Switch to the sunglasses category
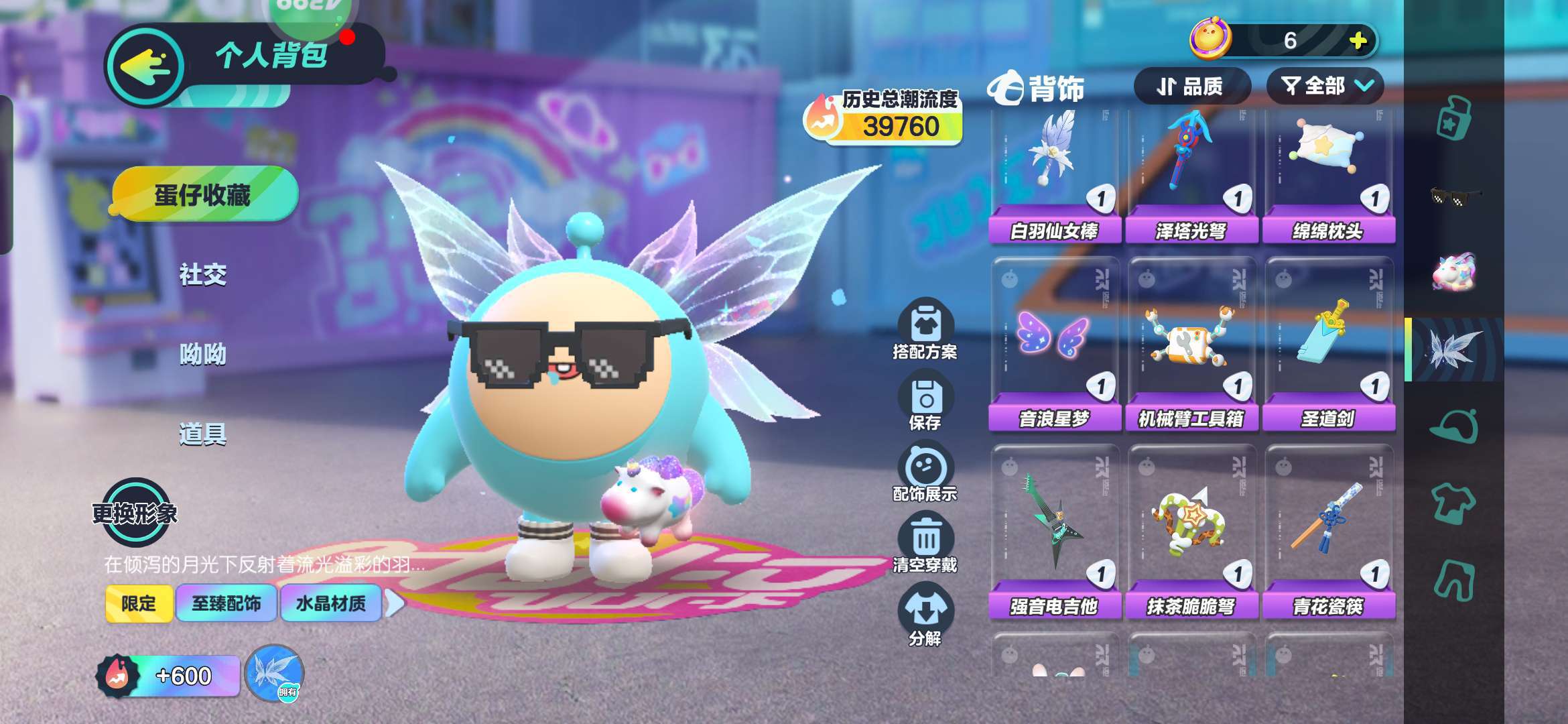 (x=1454, y=196)
